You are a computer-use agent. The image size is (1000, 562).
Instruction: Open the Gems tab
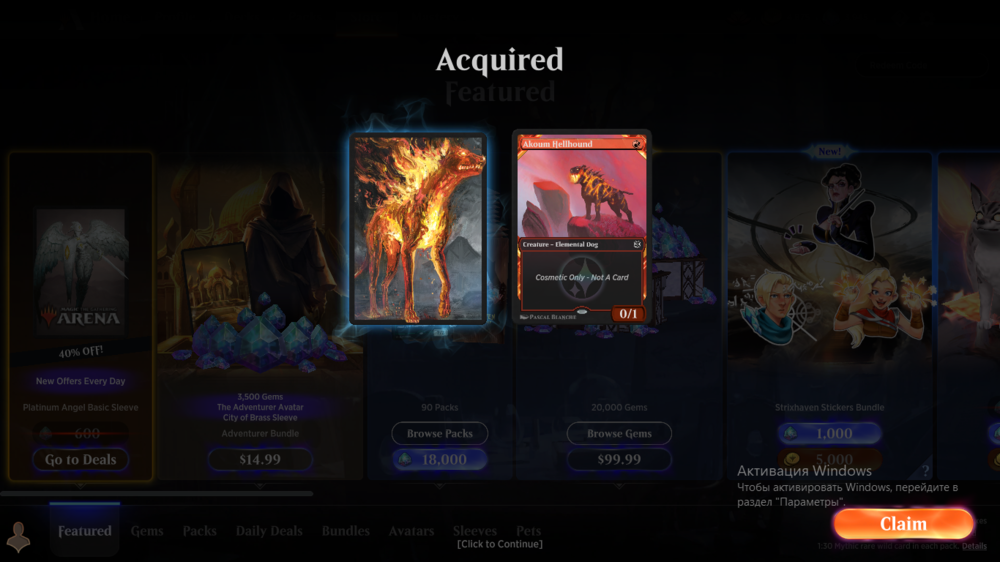click(x=147, y=531)
